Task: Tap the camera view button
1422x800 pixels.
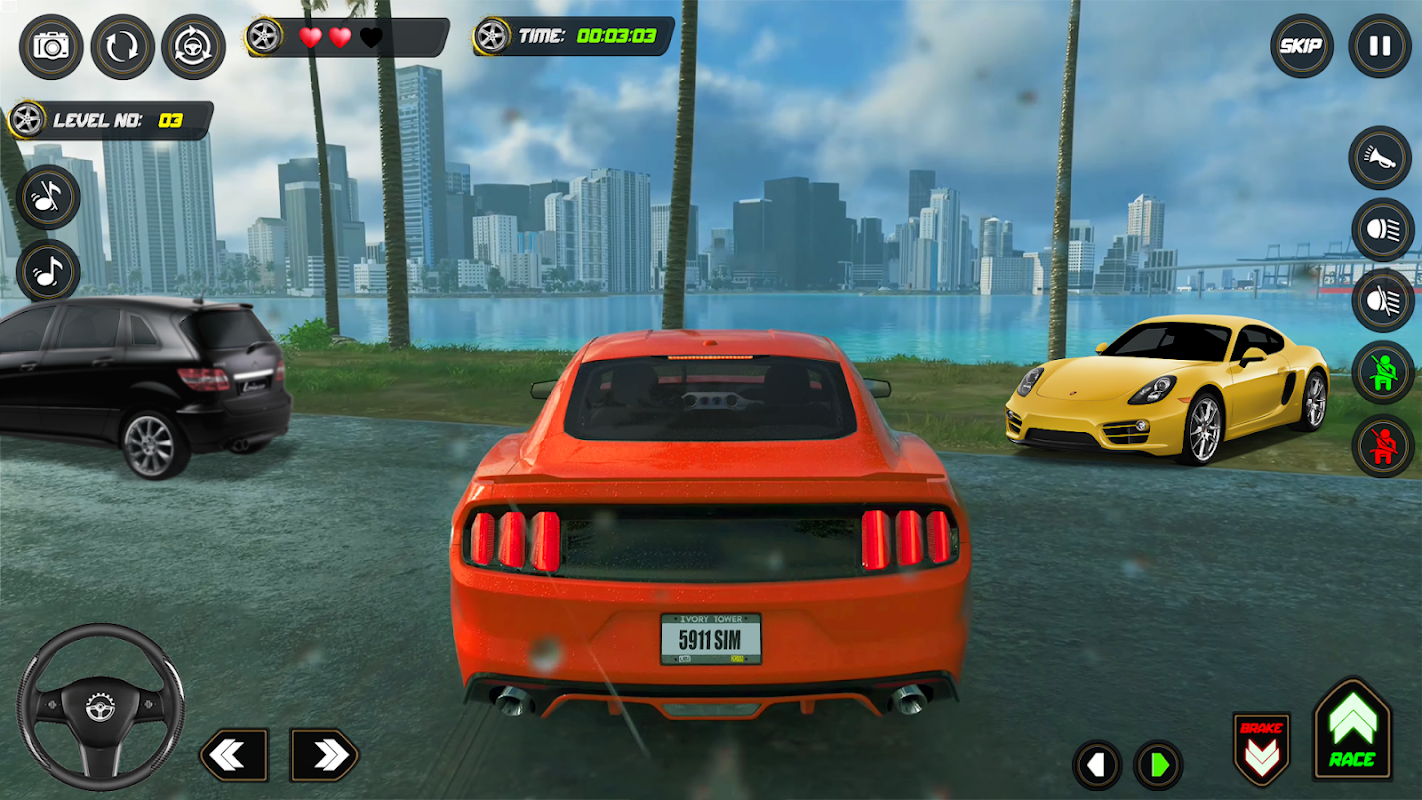Action: click(x=51, y=47)
